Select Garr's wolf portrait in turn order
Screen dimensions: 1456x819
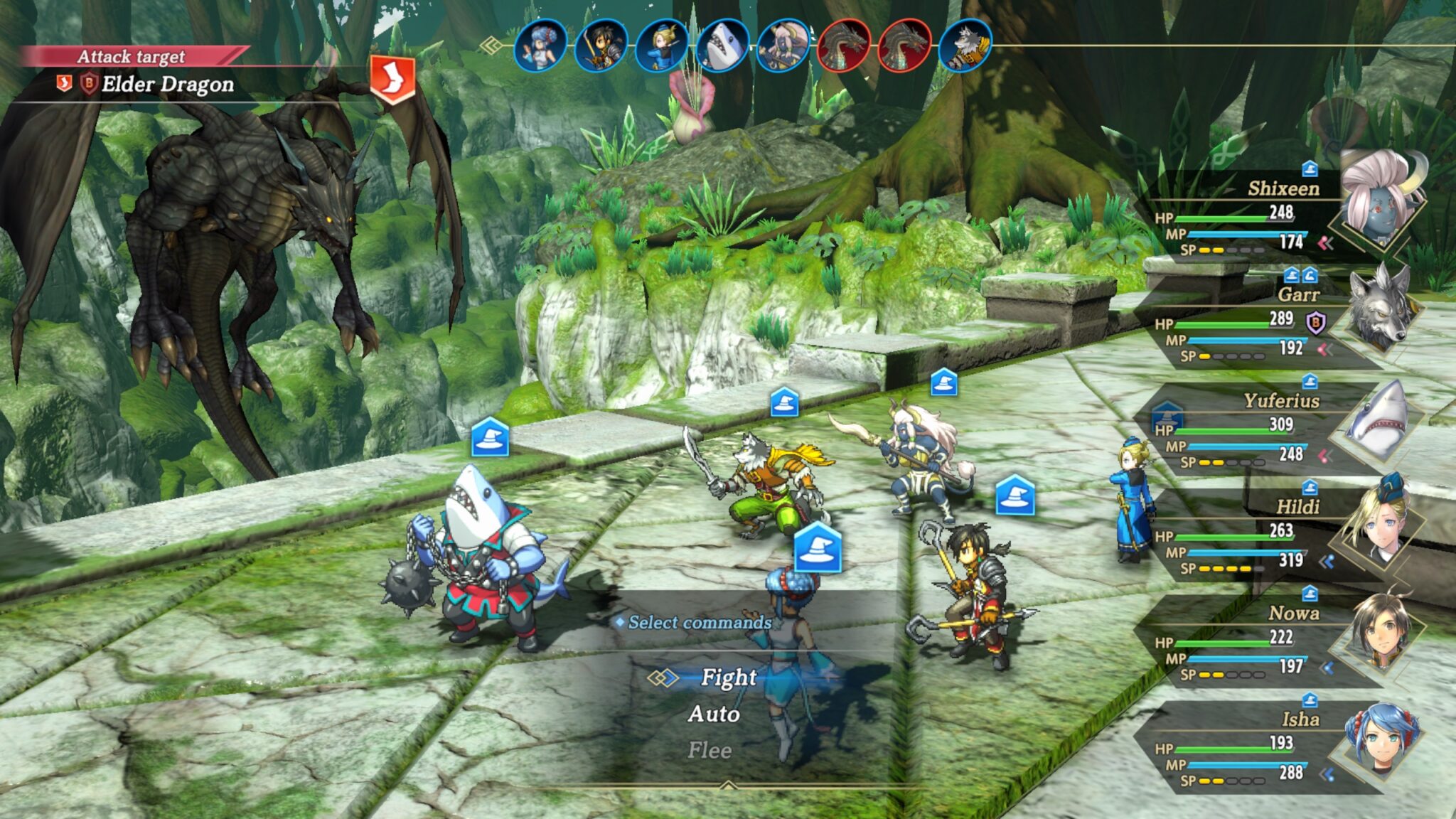(x=965, y=45)
